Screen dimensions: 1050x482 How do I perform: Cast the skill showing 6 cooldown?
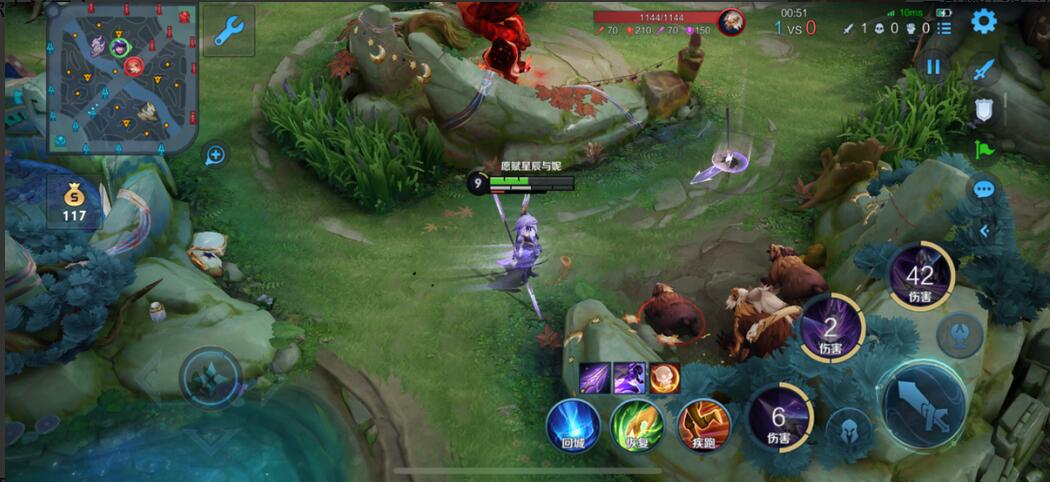tap(779, 417)
